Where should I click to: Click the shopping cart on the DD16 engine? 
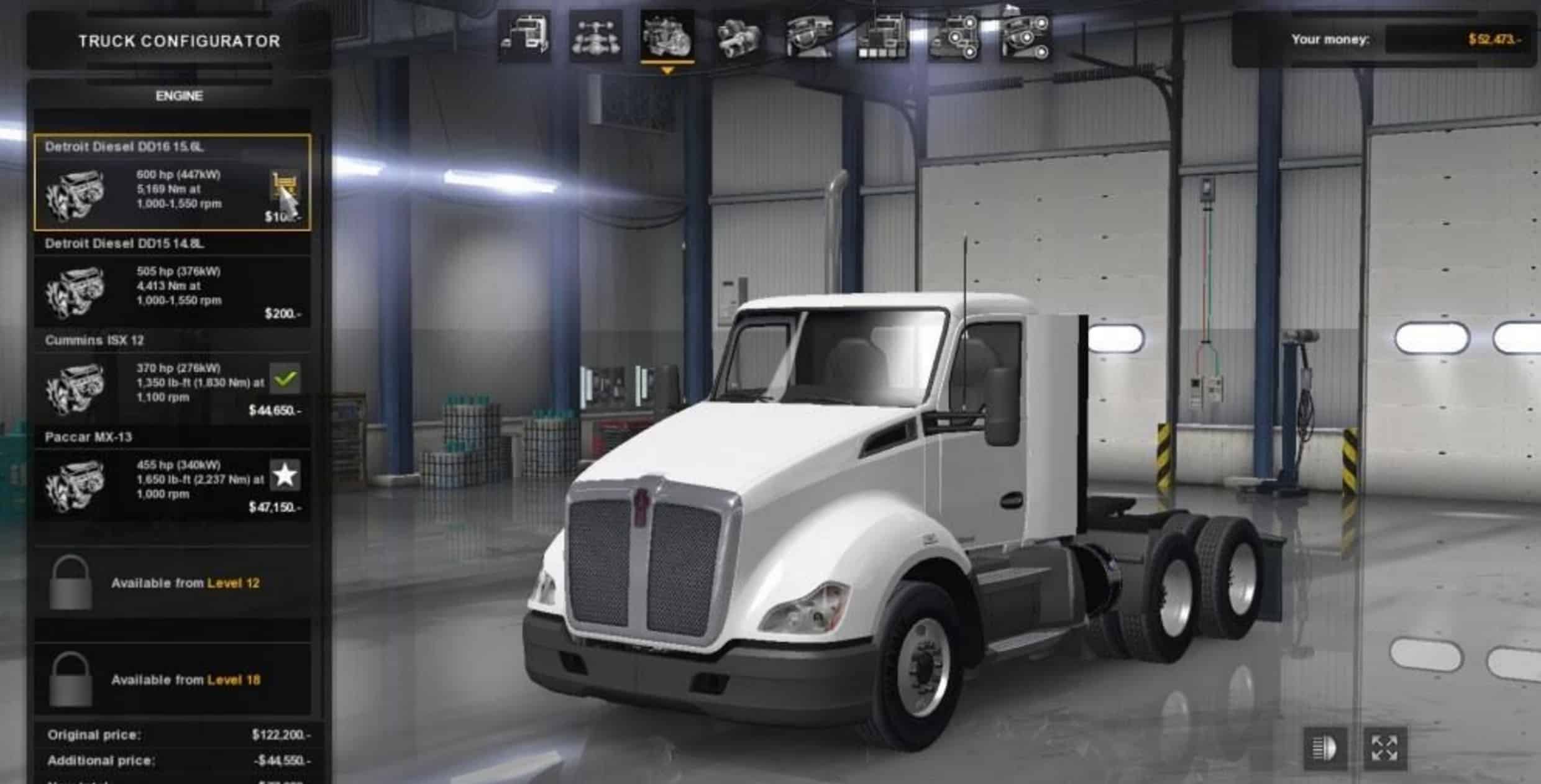pyautogui.click(x=285, y=185)
